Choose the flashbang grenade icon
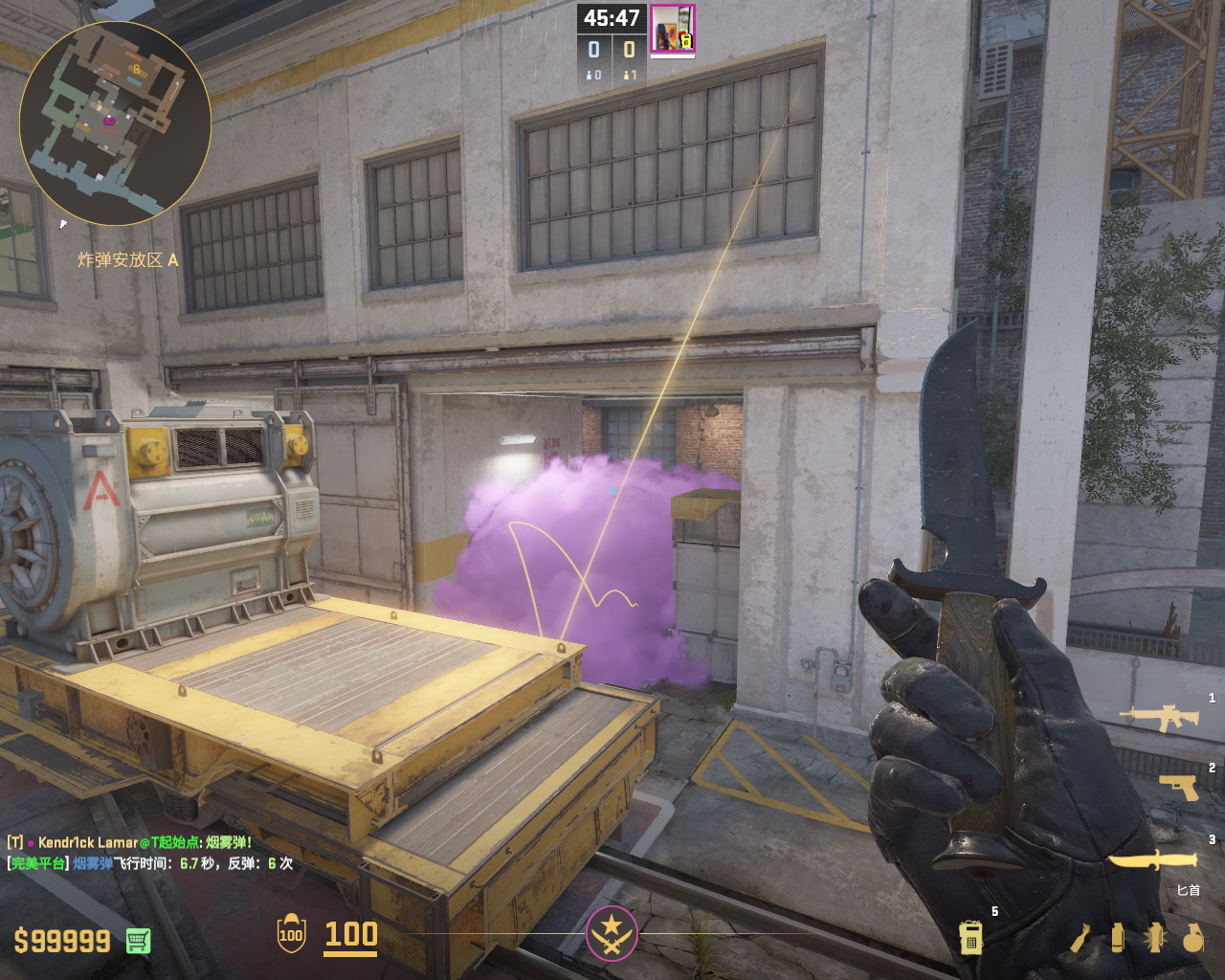 coord(1154,938)
